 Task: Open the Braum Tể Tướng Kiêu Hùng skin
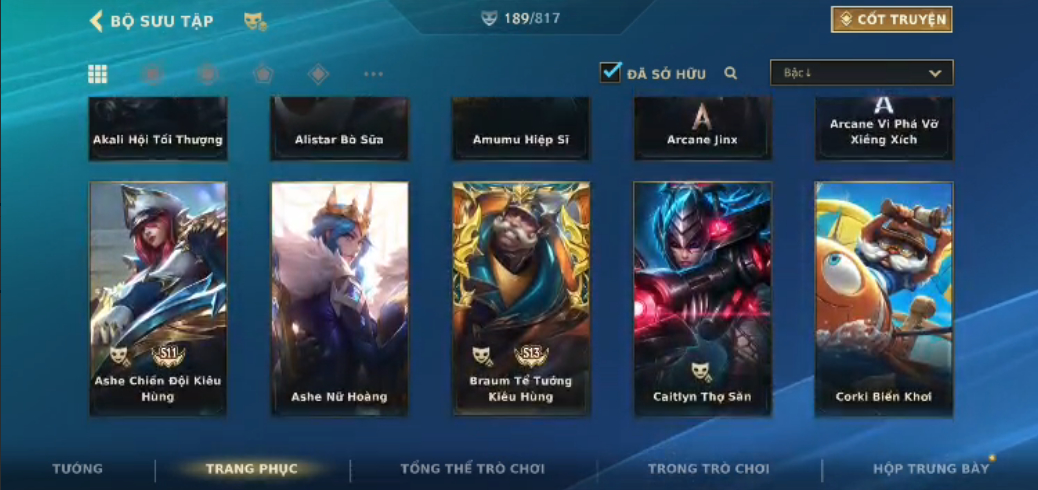[520, 298]
